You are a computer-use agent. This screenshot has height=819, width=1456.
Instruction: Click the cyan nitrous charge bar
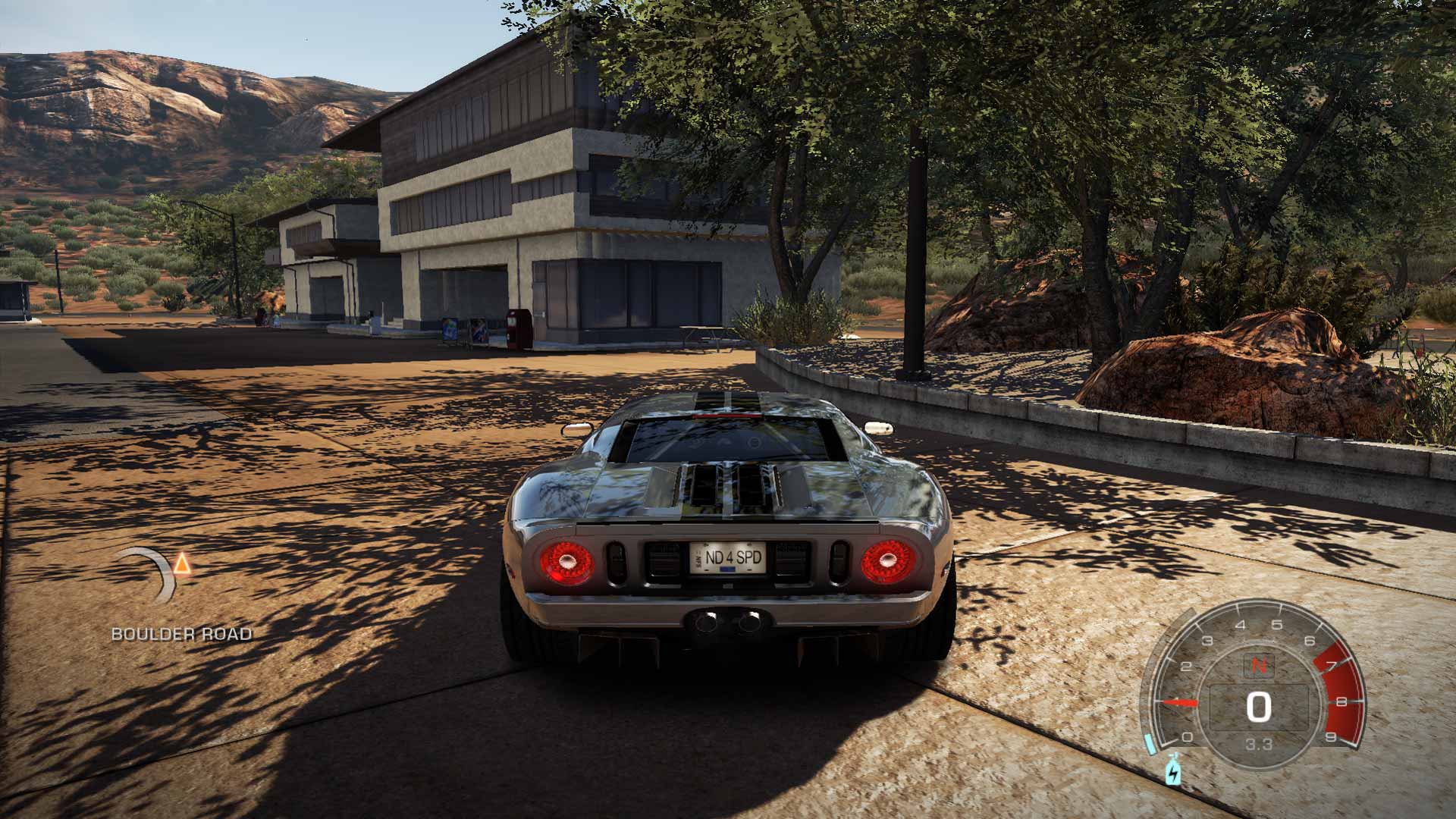(1150, 742)
